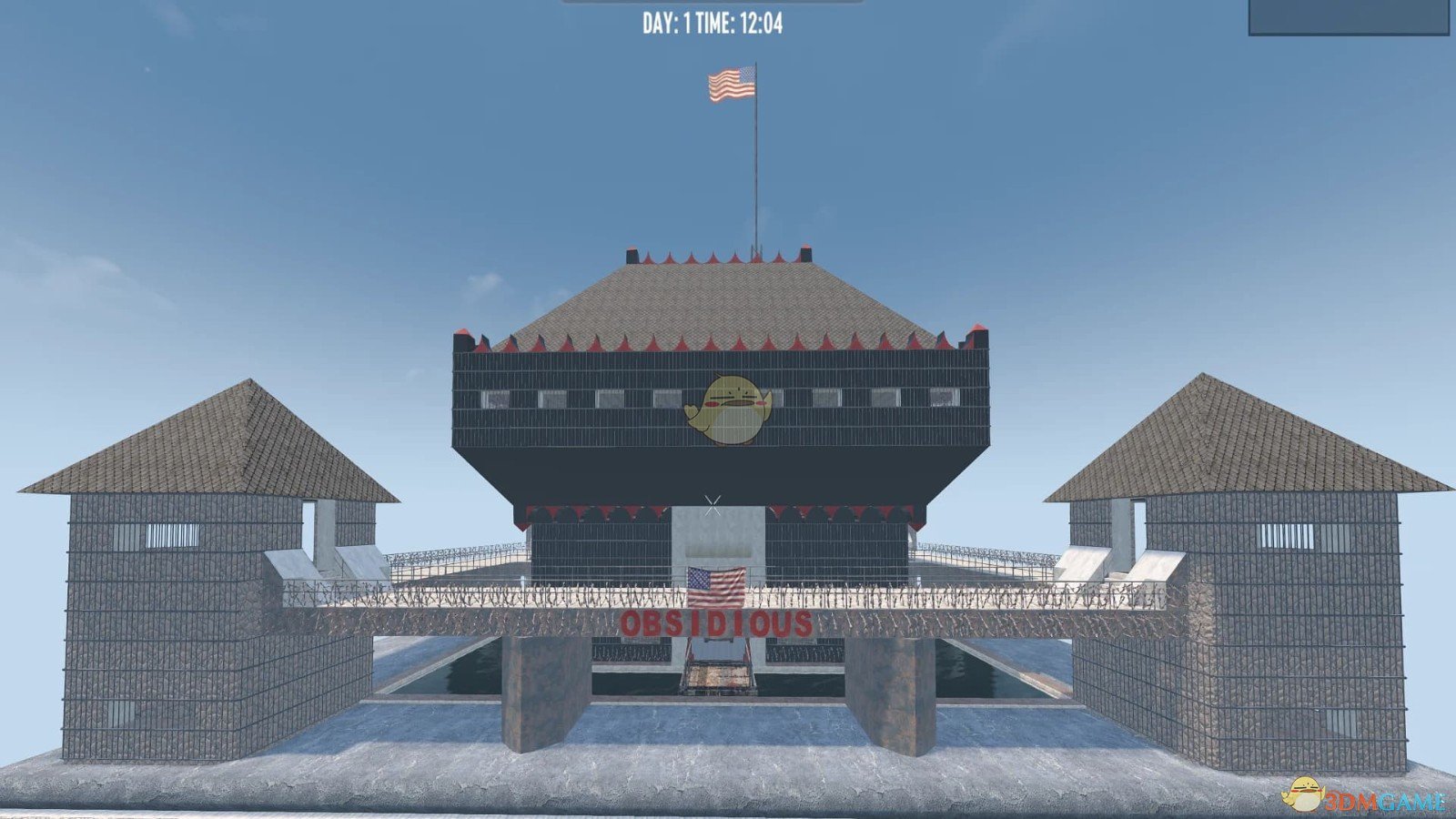
Task: Click the chick mascot emblem on the fort
Action: 728,408
